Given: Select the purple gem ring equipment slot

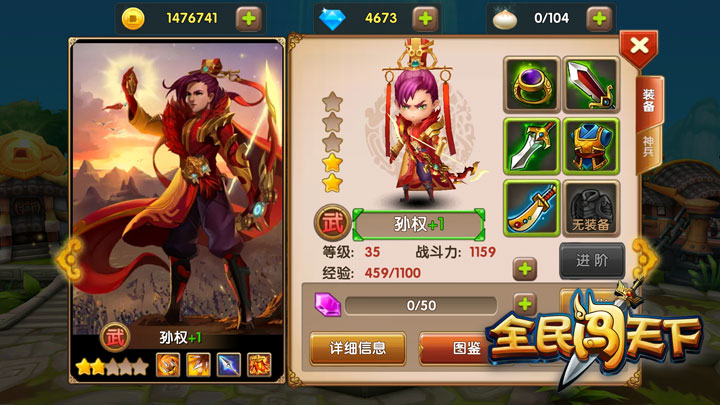Looking at the screenshot, I should (x=531, y=85).
